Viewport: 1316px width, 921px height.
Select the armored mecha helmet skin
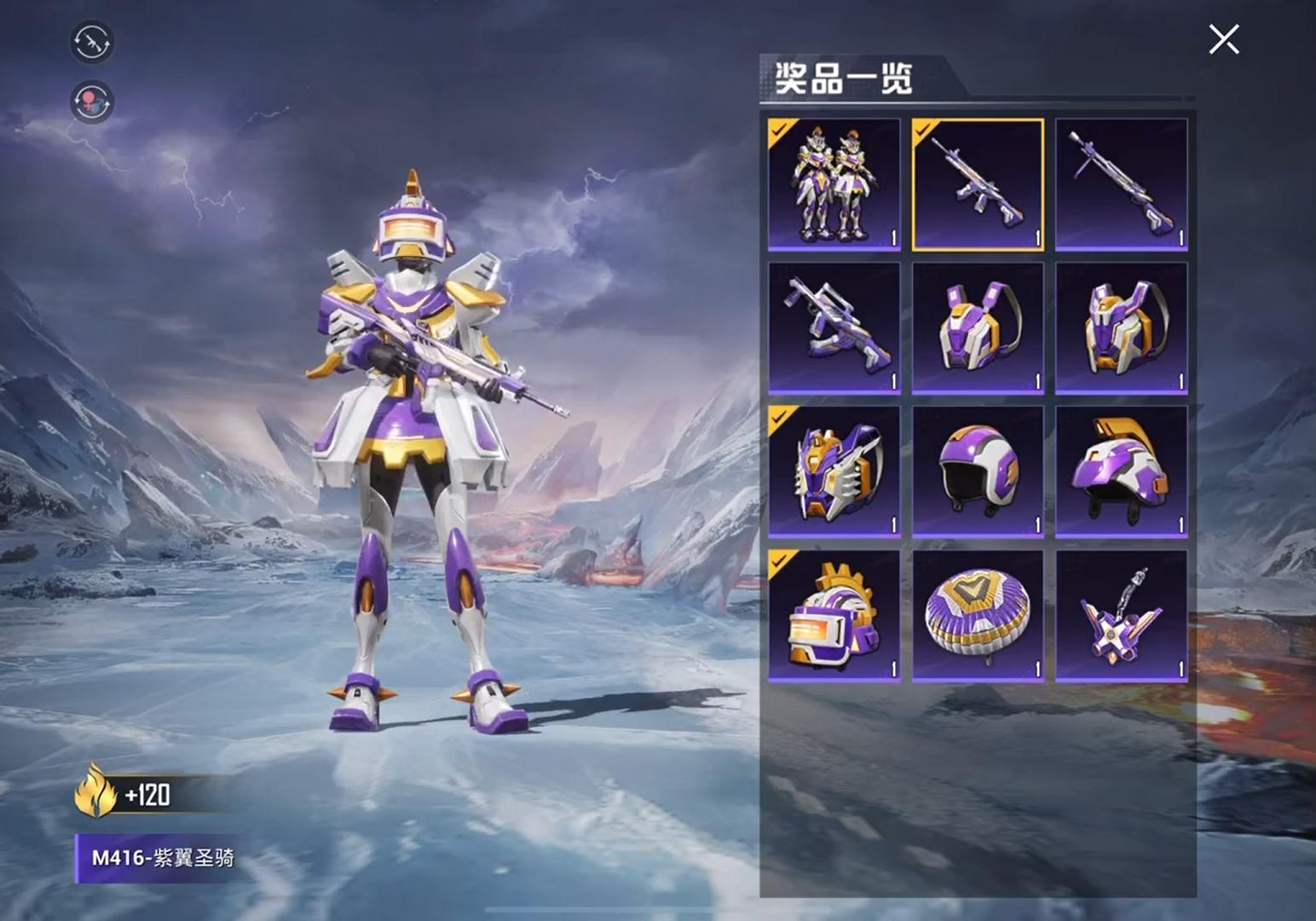pyautogui.click(x=834, y=469)
